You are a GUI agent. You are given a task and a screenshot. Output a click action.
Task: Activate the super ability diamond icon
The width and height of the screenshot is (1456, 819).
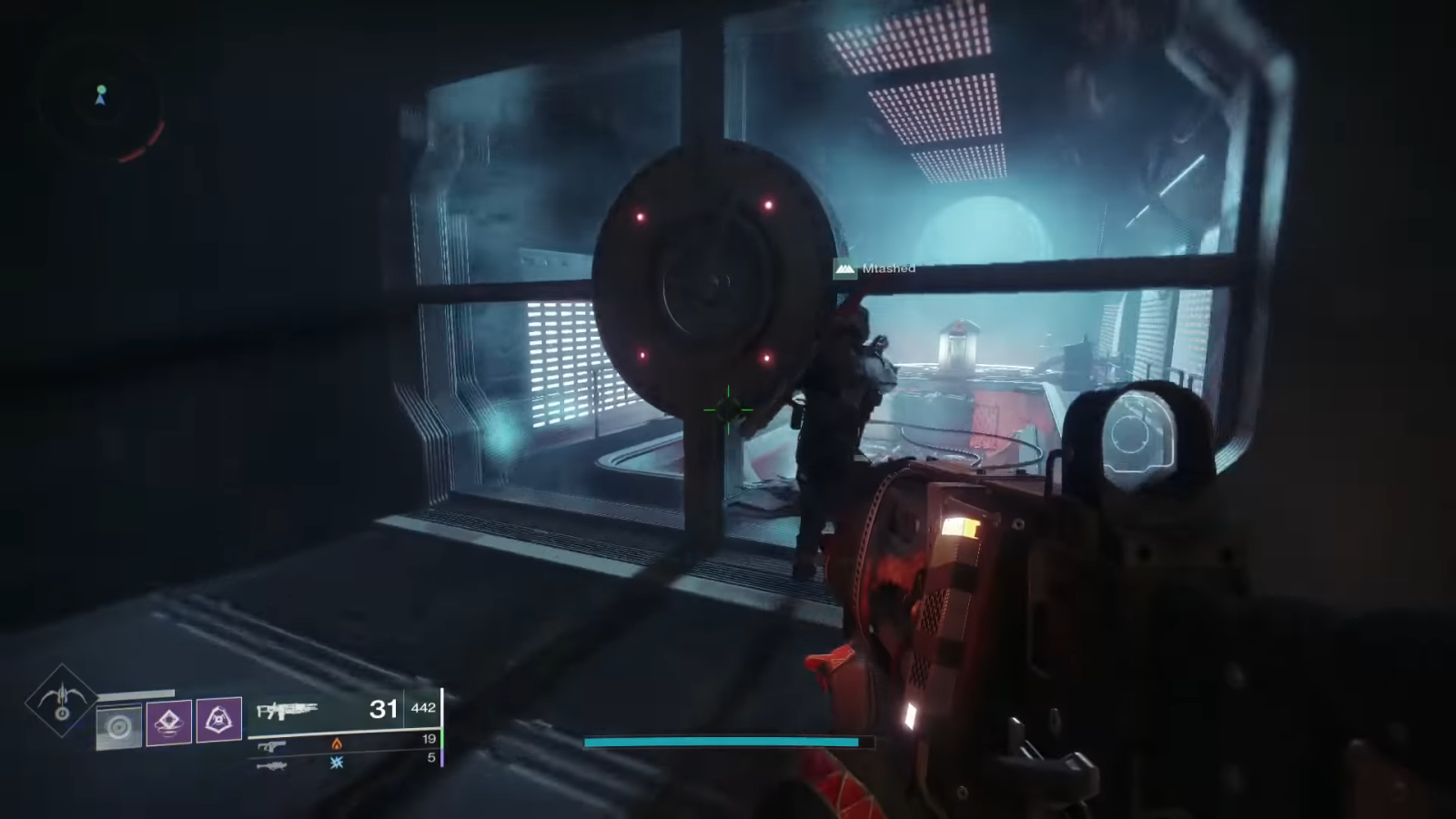[x=62, y=699]
